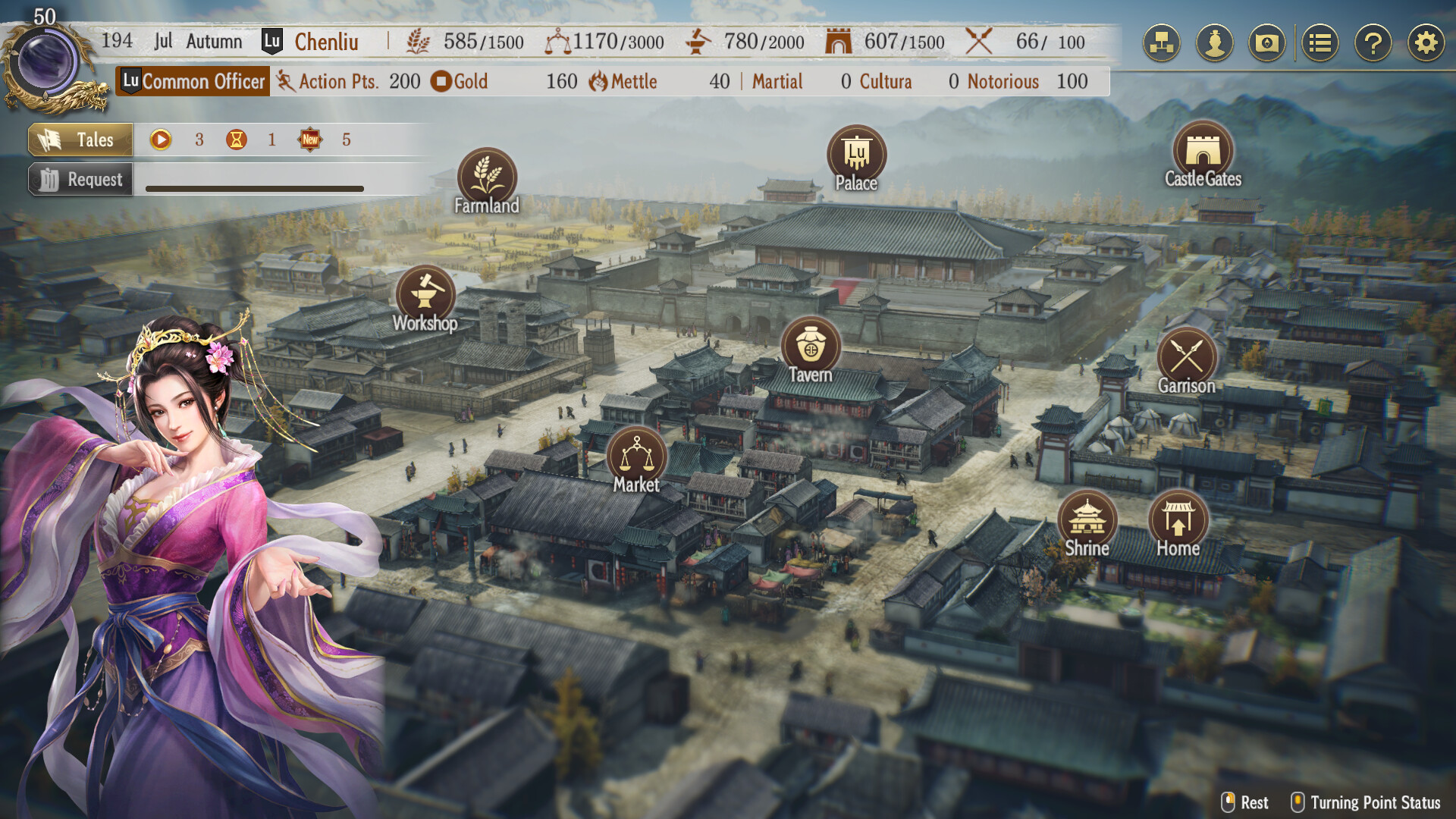Open the Shrine pagoda icon

click(1086, 520)
